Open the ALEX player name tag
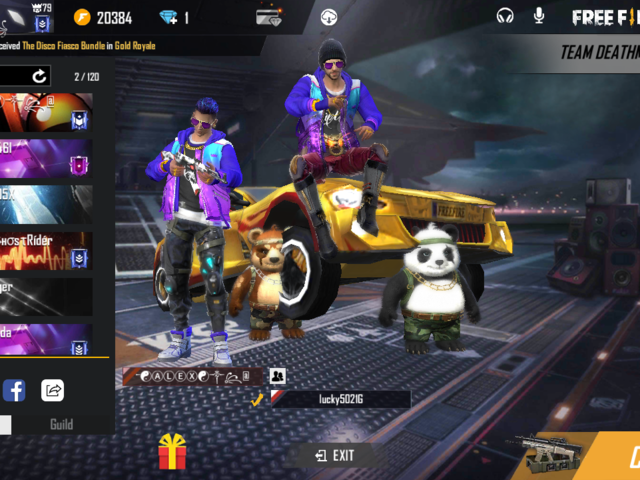 [x=192, y=376]
